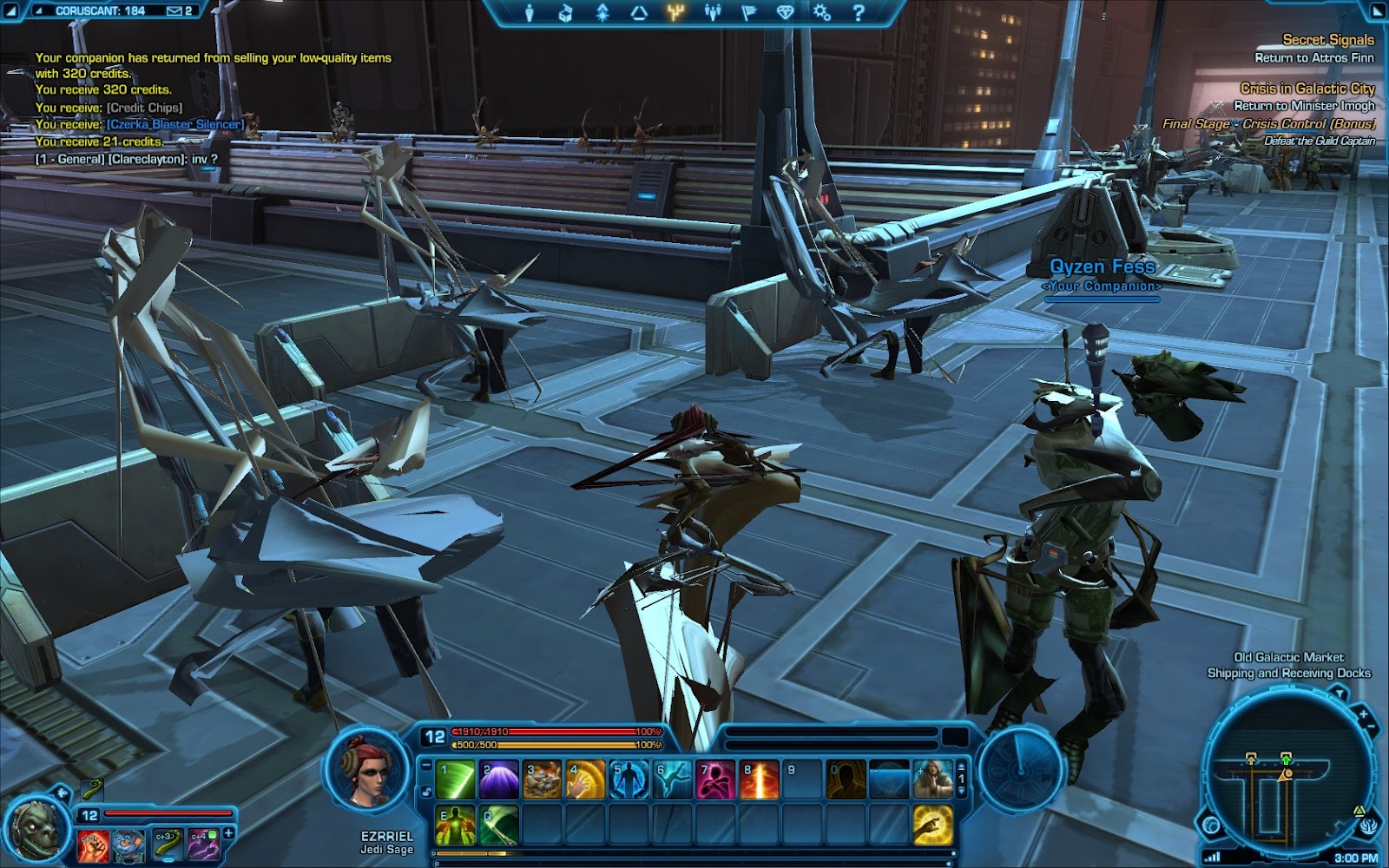Use the pink crossed-arms ability in slot 7
1389x868 pixels.
(x=716, y=779)
